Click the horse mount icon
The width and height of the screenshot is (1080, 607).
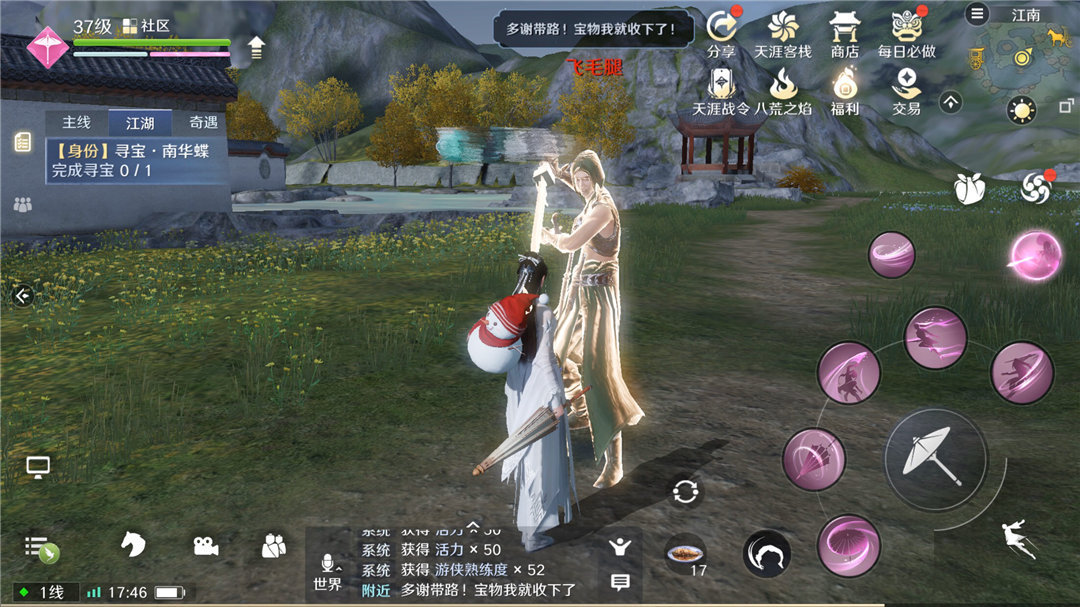tap(133, 545)
